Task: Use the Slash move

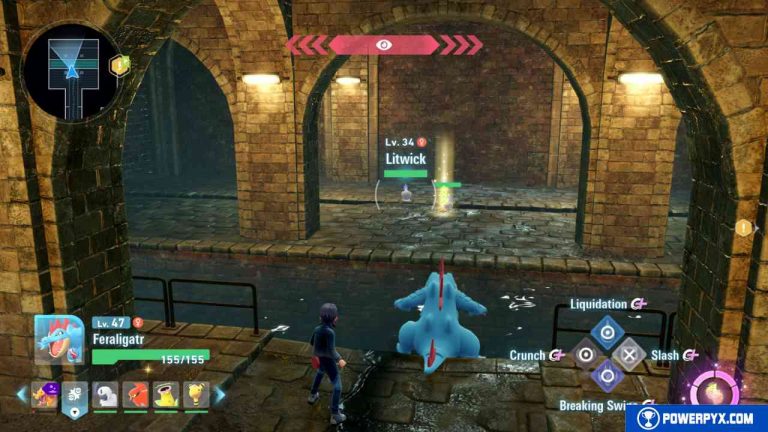Action: click(x=629, y=354)
